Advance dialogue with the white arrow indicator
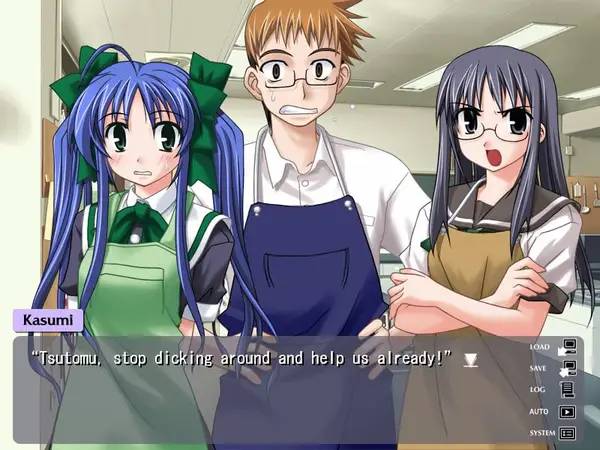This screenshot has width=600, height=450. pos(470,359)
